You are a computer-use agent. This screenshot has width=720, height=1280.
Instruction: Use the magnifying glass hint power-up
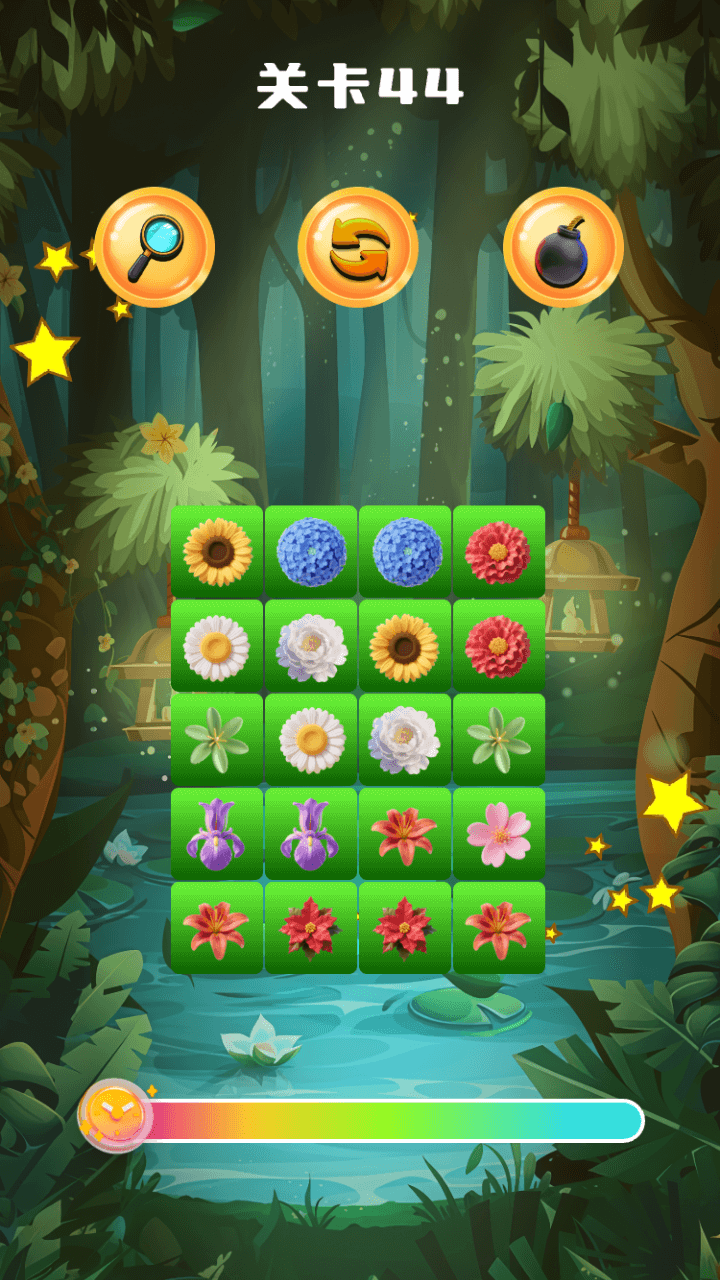click(x=155, y=247)
